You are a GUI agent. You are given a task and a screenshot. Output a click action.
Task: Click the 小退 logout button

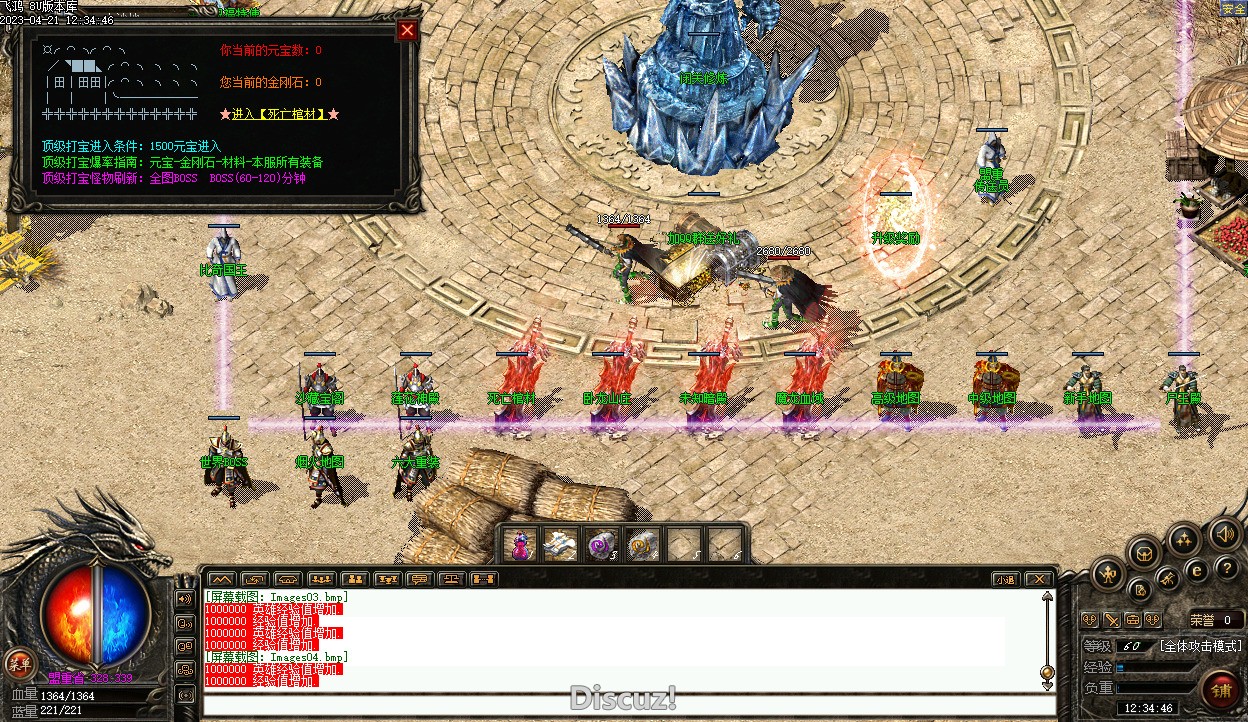point(1005,579)
